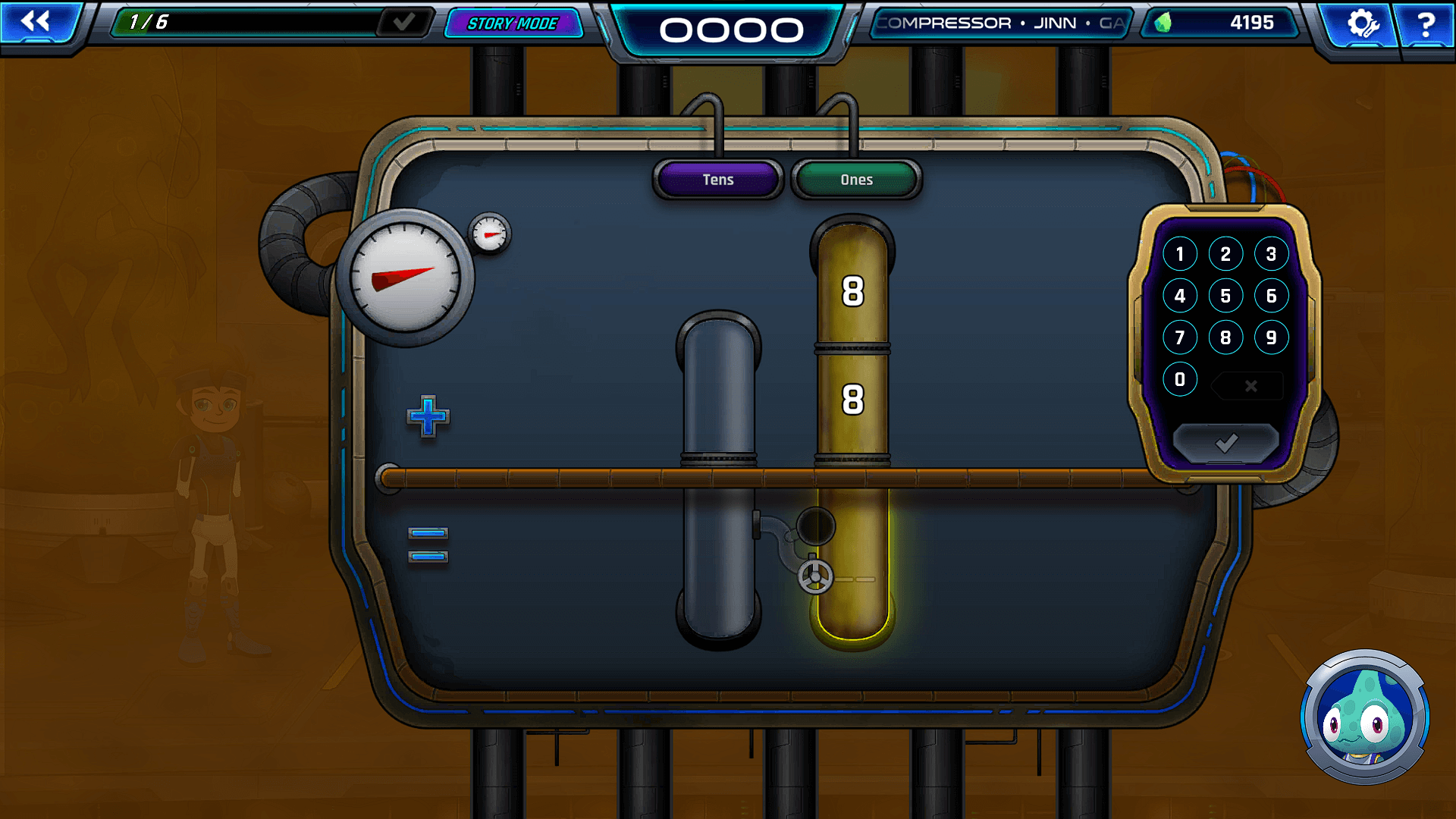Show help with the question mark
Image resolution: width=1456 pixels, height=819 pixels.
tap(1426, 24)
